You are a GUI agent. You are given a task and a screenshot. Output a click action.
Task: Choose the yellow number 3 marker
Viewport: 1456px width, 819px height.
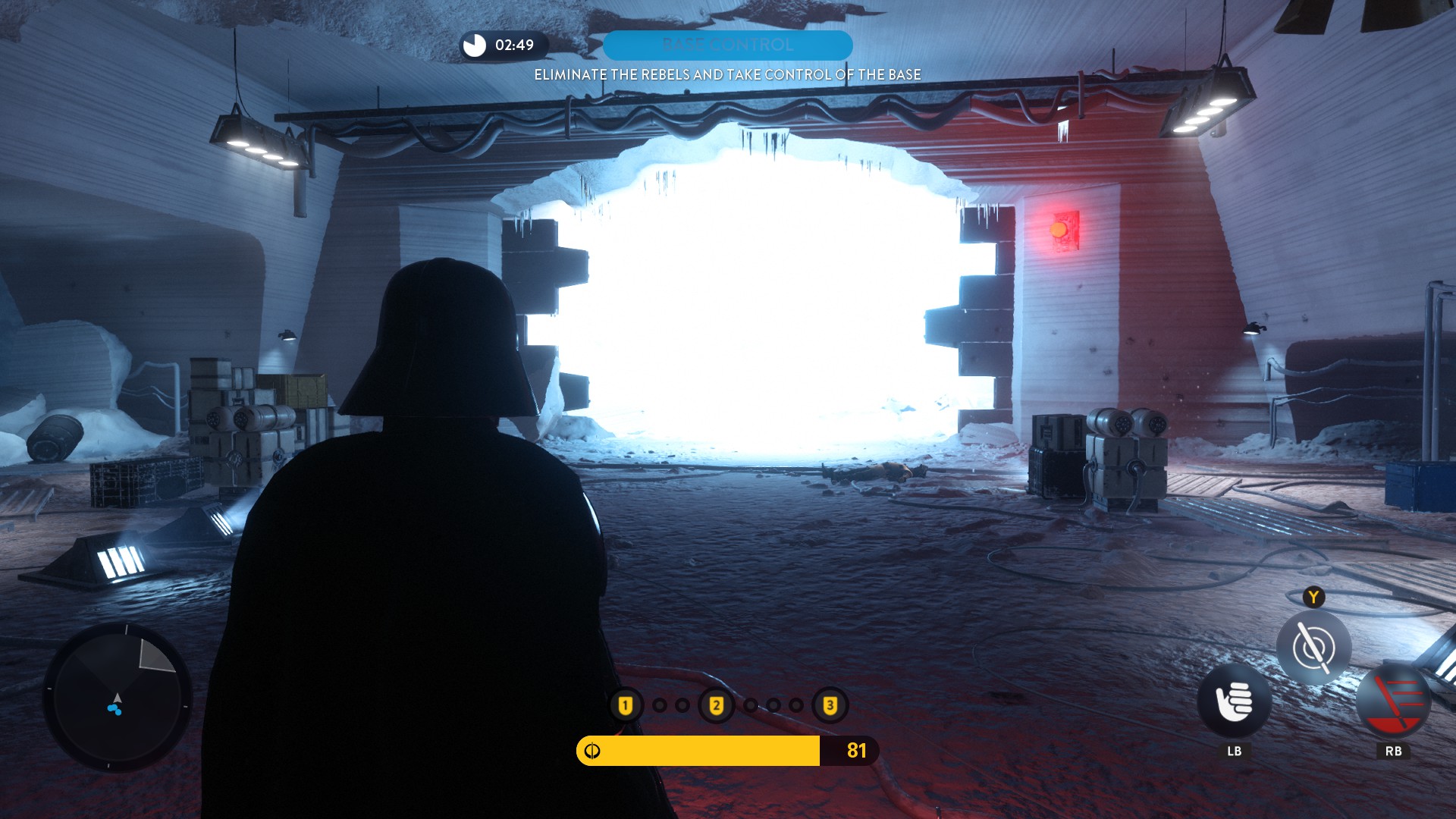tap(830, 706)
